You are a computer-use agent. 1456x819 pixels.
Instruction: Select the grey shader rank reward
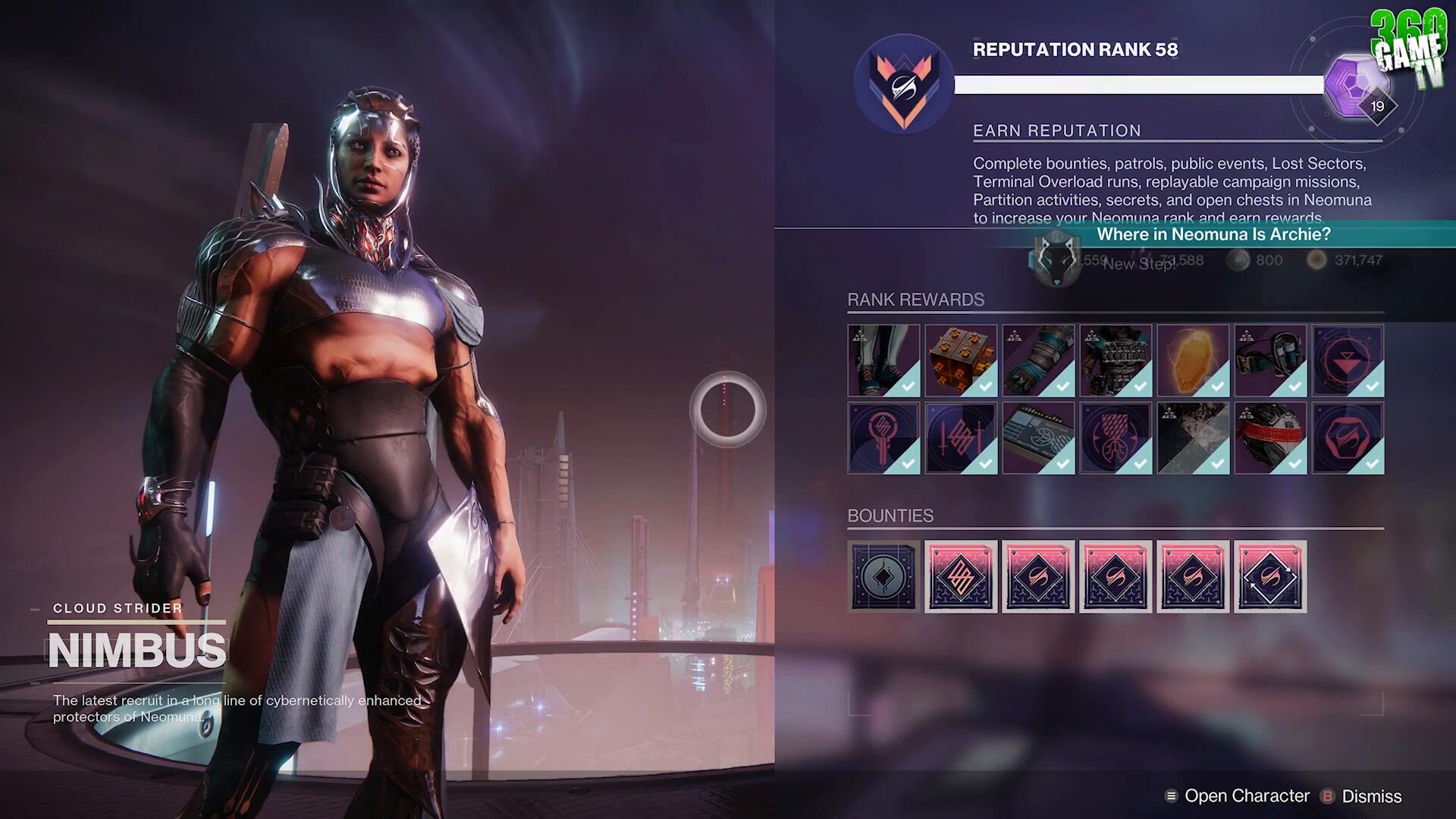[1193, 438]
